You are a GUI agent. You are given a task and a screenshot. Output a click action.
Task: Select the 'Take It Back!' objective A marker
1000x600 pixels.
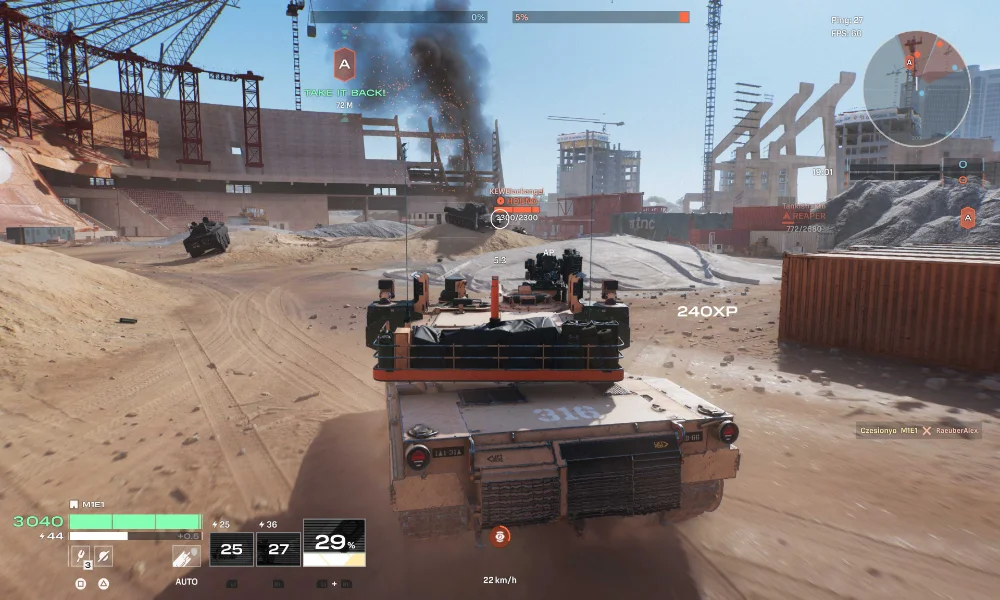pyautogui.click(x=344, y=64)
